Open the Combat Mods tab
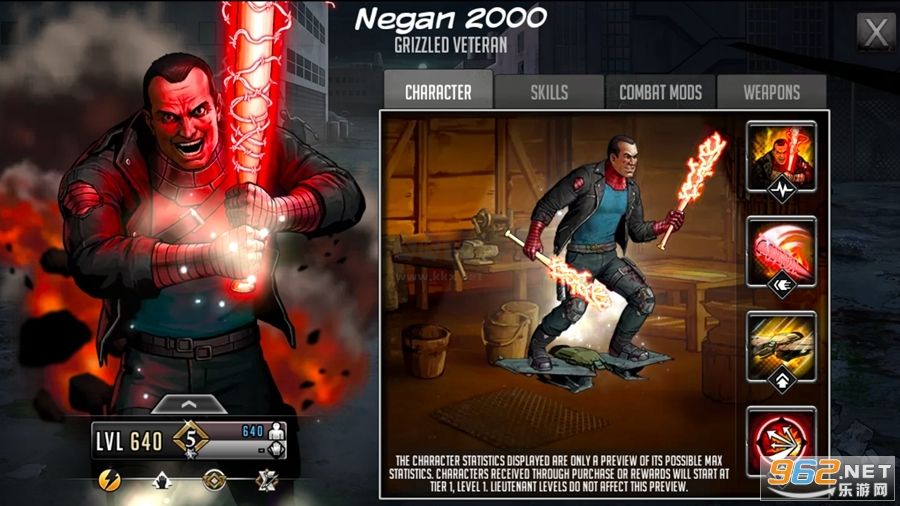 (660, 92)
